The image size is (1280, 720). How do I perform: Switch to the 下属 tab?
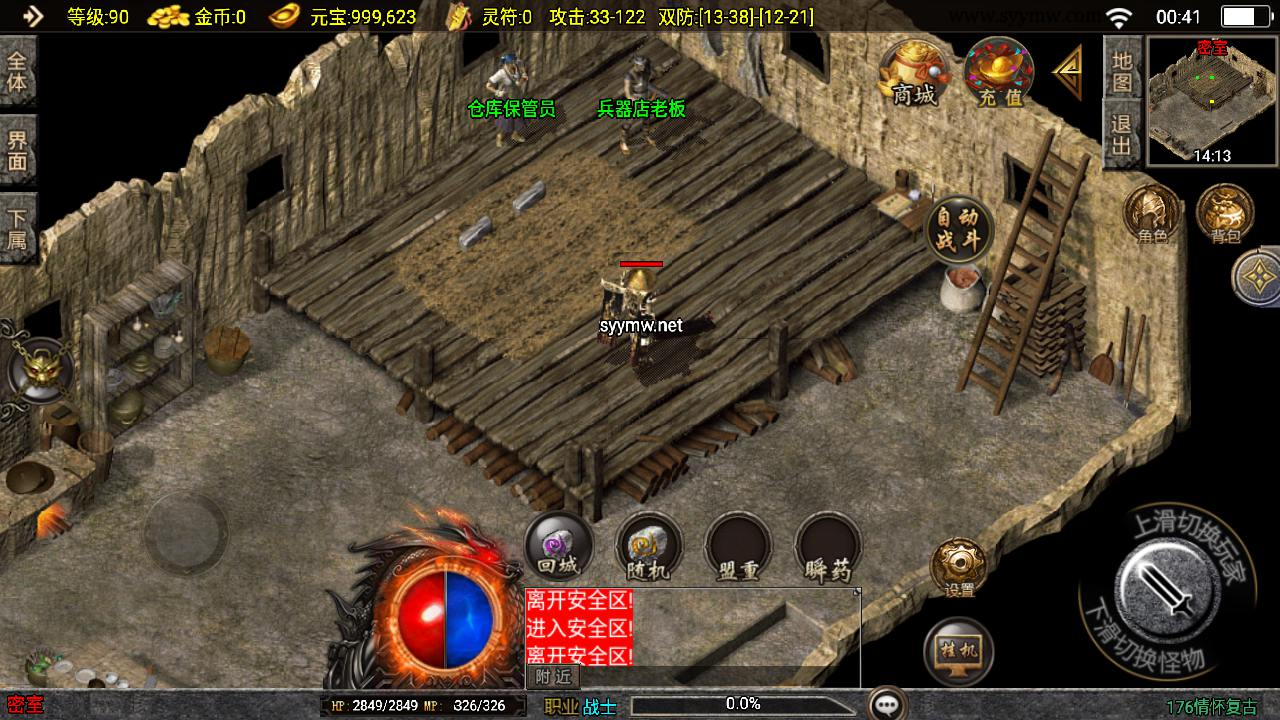17,229
